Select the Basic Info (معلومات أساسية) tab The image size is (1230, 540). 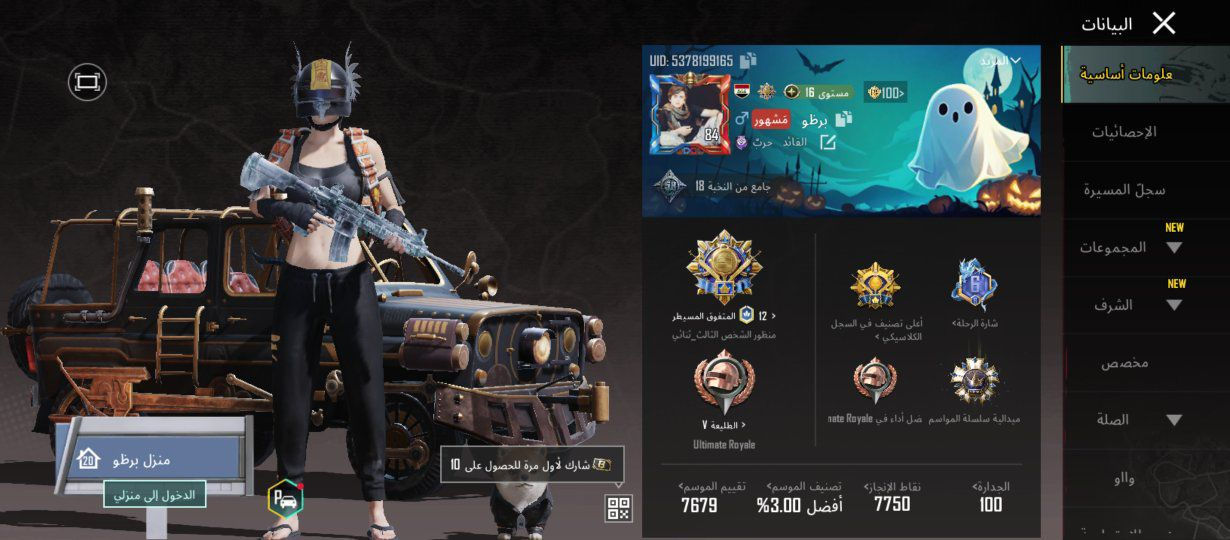(x=1127, y=74)
